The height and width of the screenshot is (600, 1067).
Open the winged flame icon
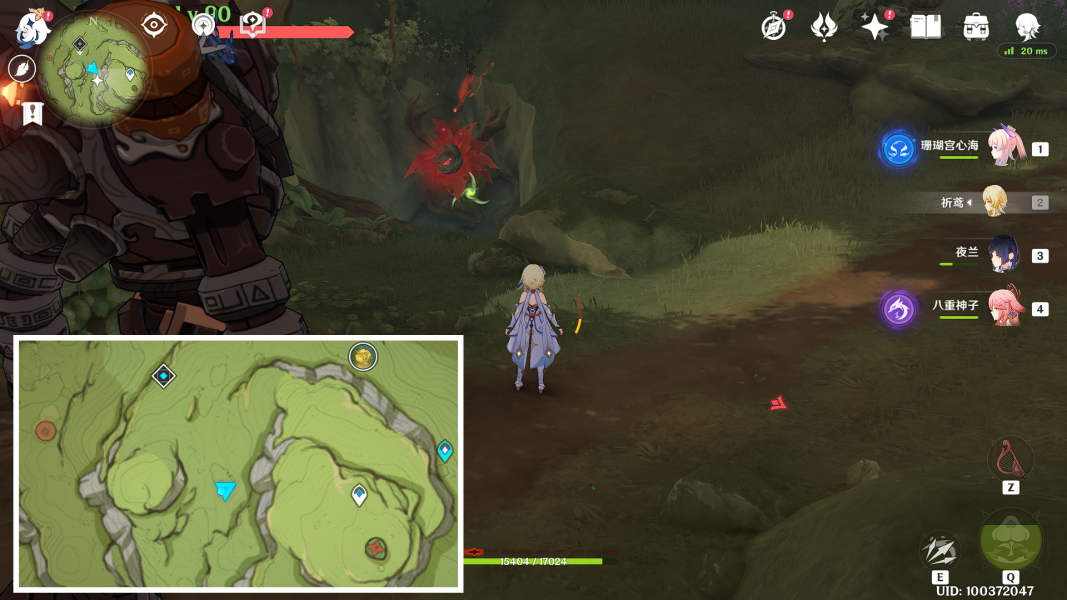click(824, 27)
